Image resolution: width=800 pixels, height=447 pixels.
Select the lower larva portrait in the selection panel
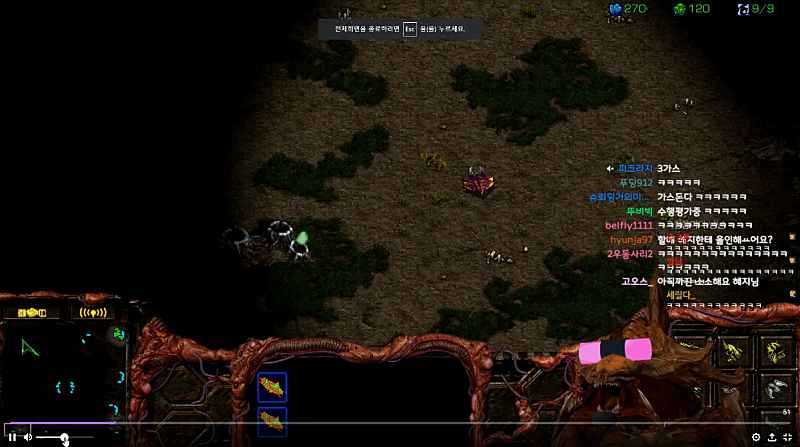tap(272, 420)
